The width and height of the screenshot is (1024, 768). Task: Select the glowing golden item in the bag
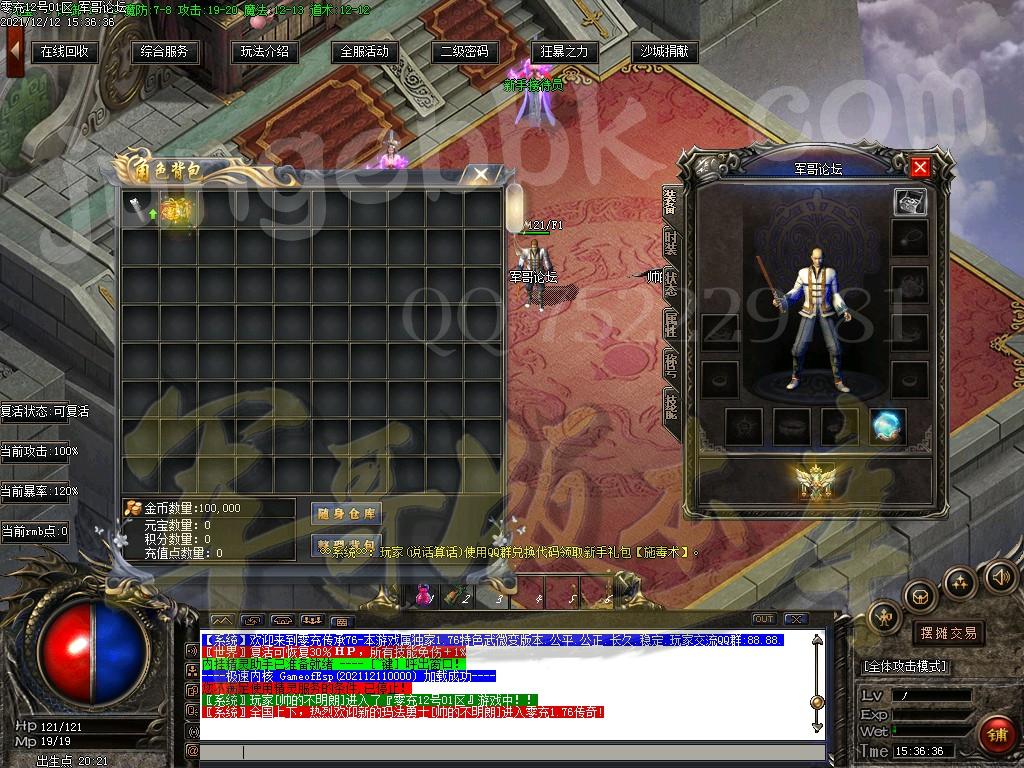[x=177, y=211]
